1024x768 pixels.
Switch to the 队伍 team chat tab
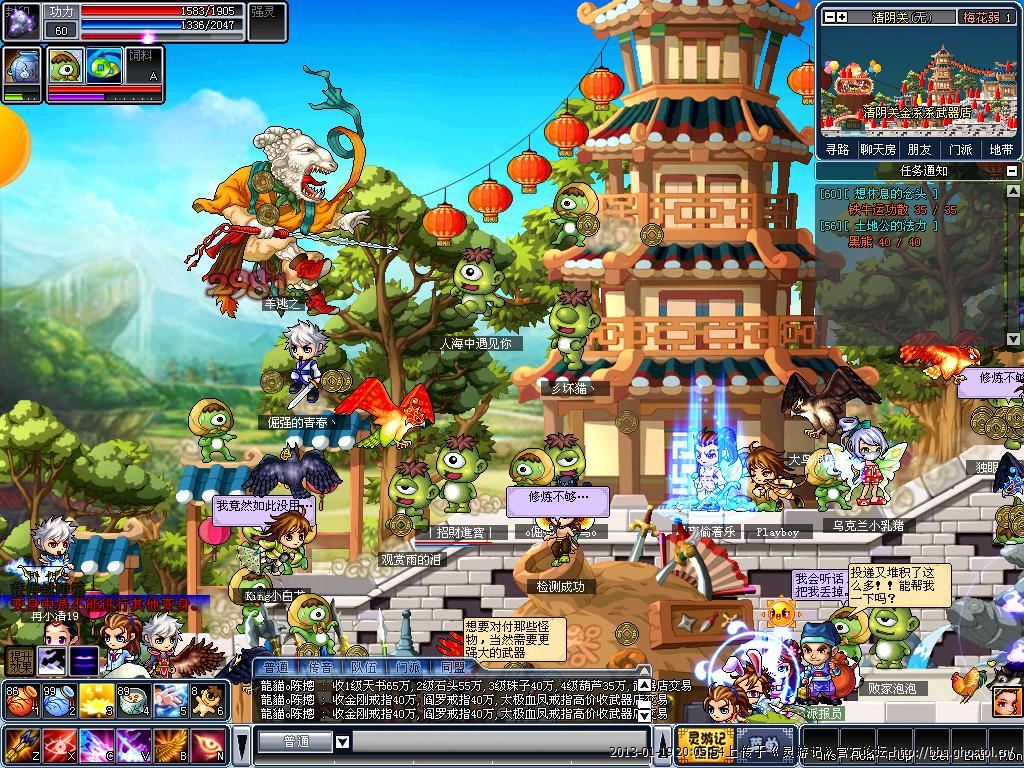click(x=364, y=667)
